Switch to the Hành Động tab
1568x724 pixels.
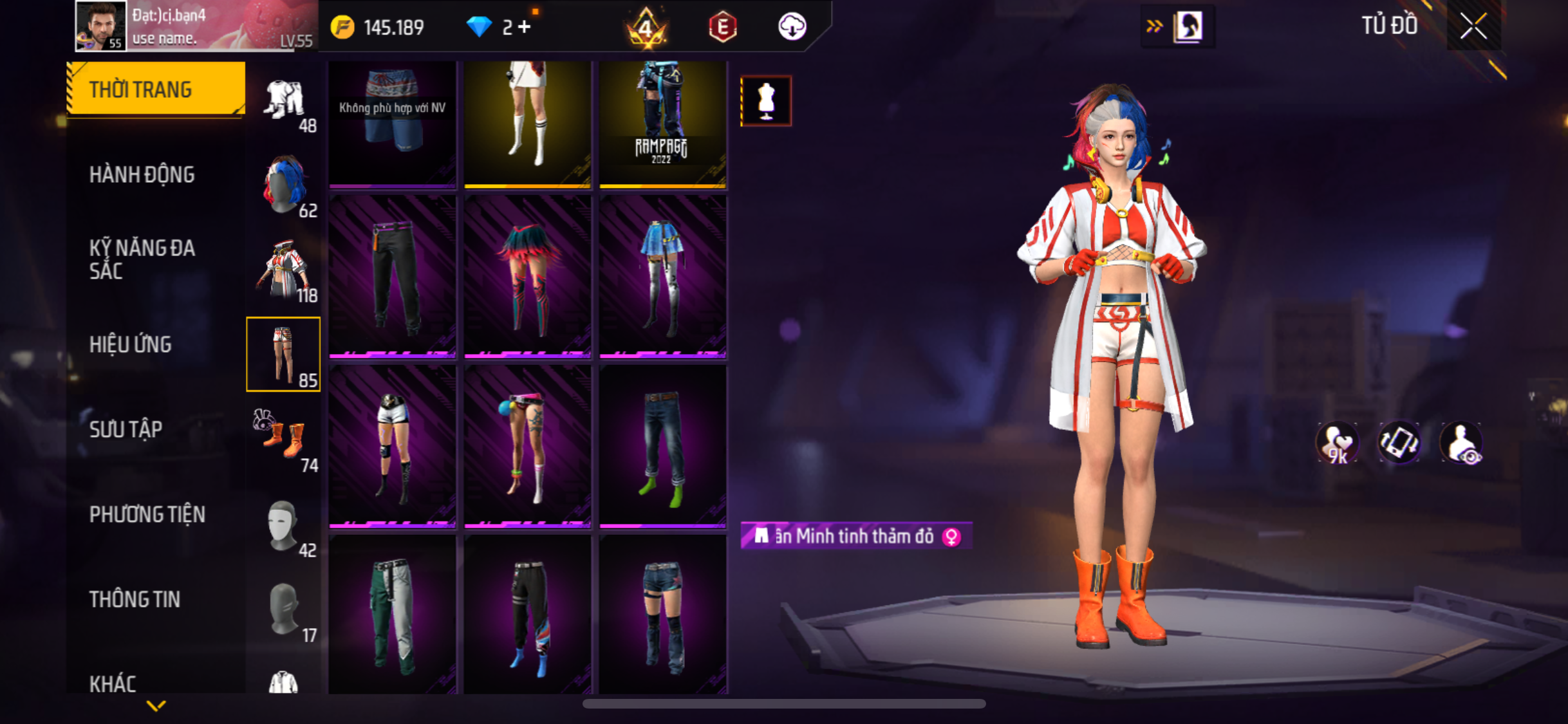tap(142, 175)
